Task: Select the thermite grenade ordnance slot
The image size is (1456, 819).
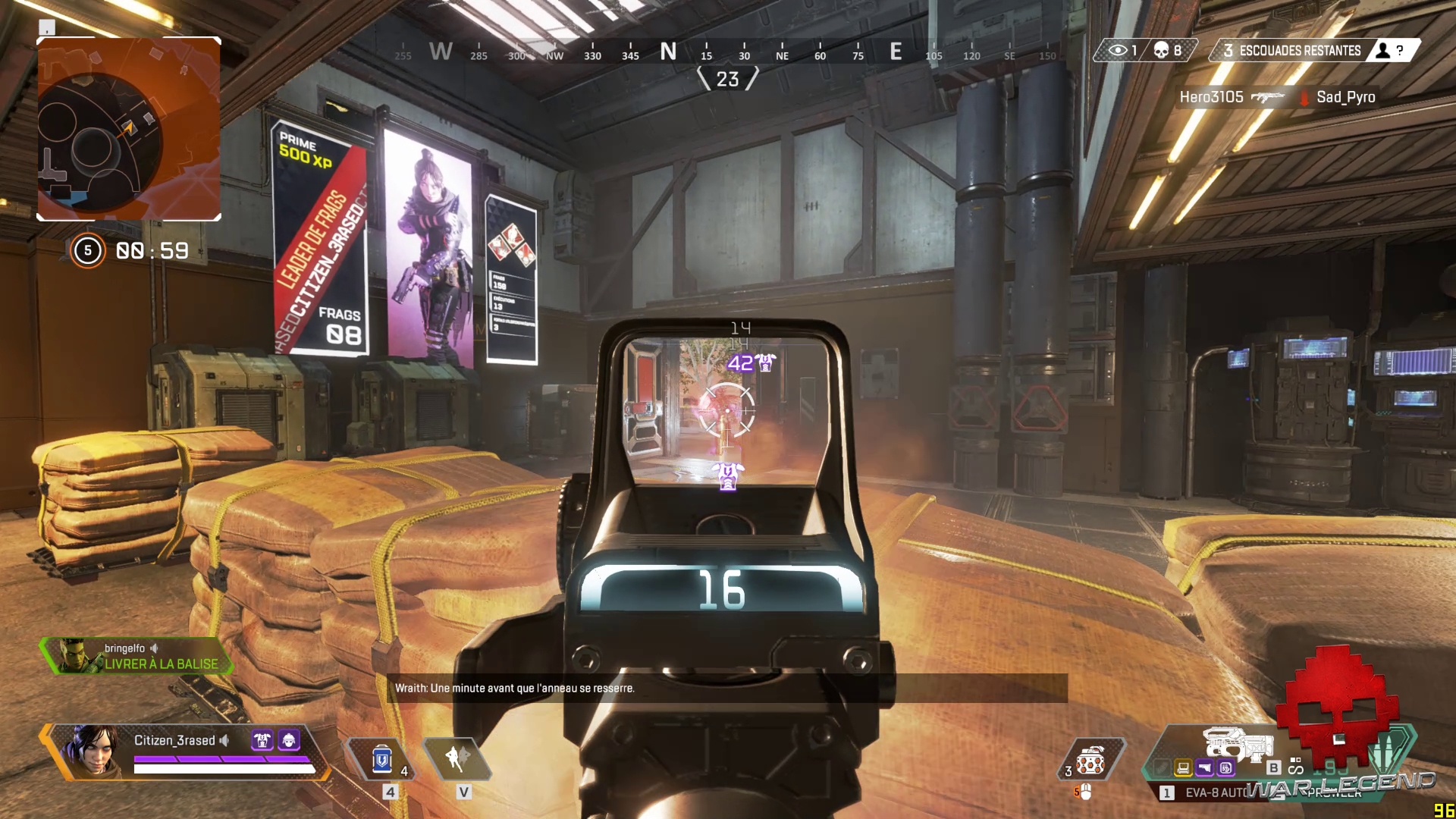Action: coord(1090,760)
